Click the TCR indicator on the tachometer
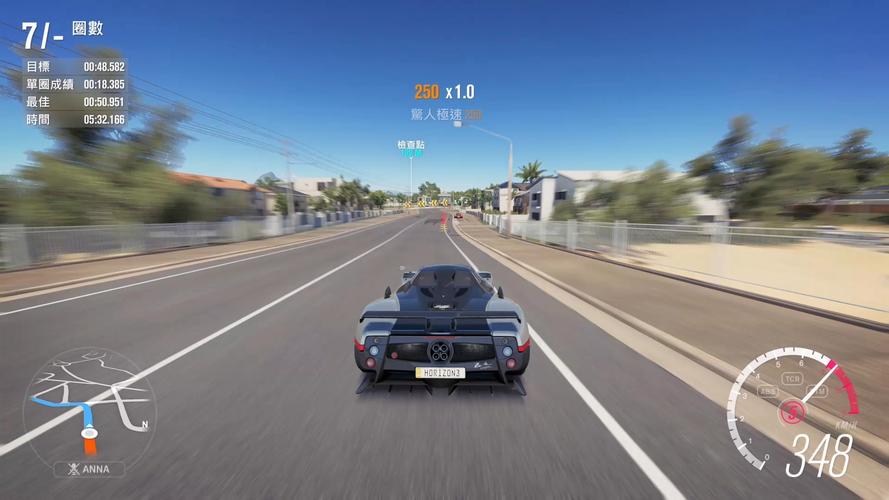889x500 pixels. (792, 380)
